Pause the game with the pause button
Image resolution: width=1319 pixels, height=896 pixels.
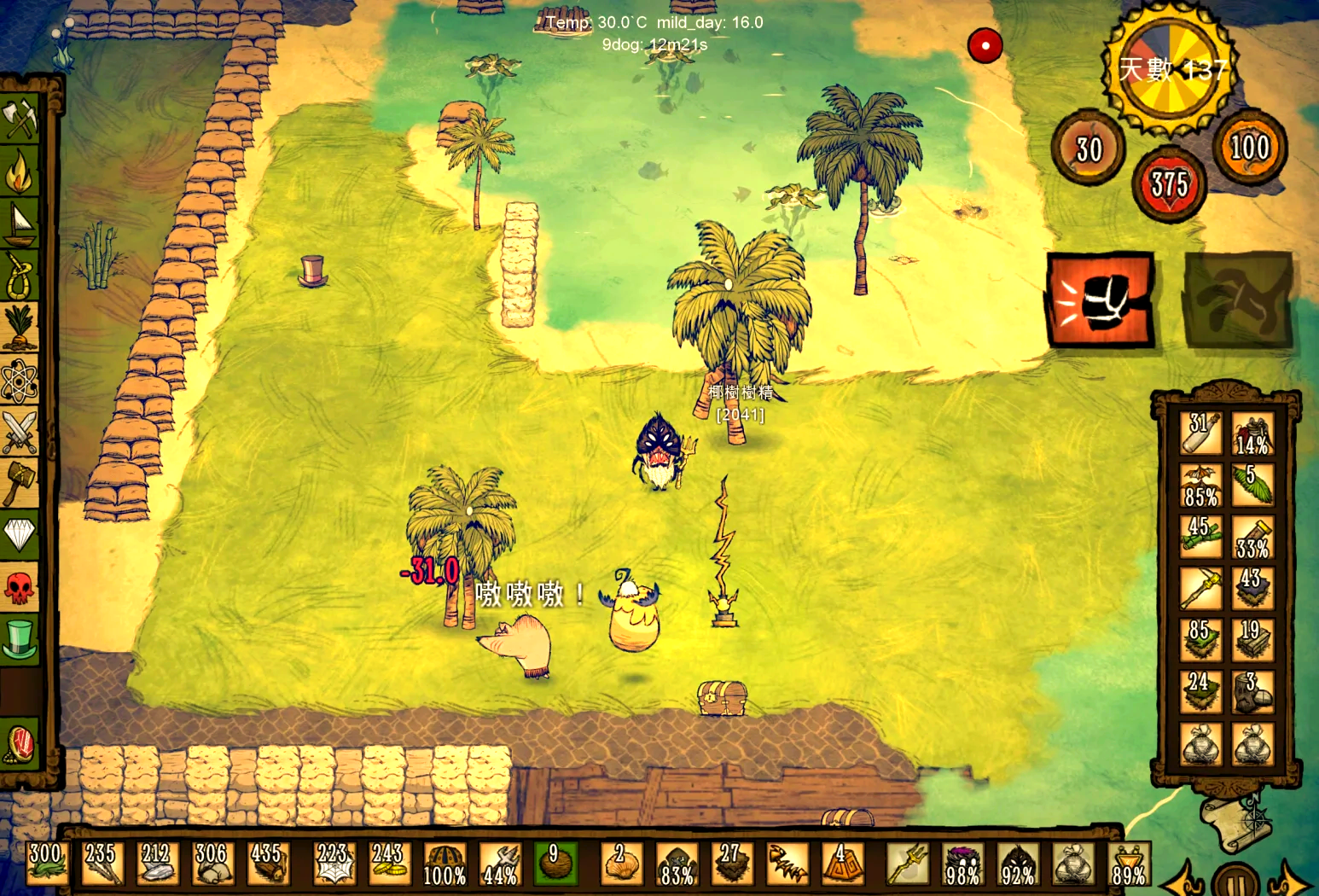coord(1235,881)
